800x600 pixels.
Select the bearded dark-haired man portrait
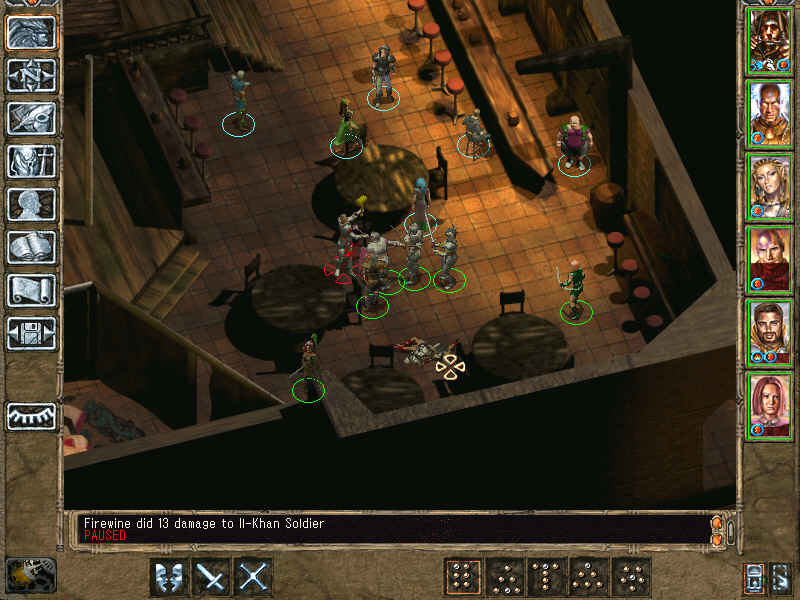tap(769, 333)
